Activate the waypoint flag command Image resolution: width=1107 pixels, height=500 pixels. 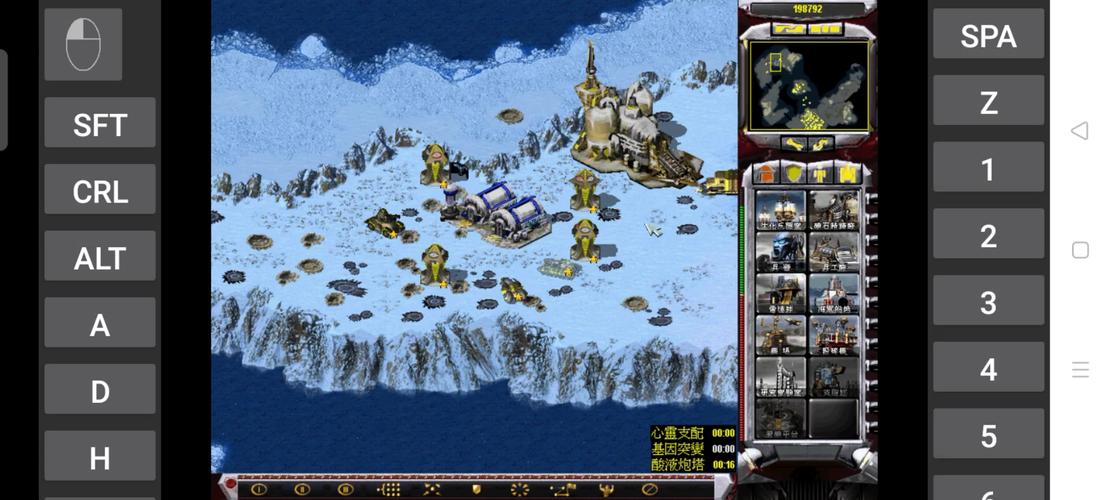point(563,489)
